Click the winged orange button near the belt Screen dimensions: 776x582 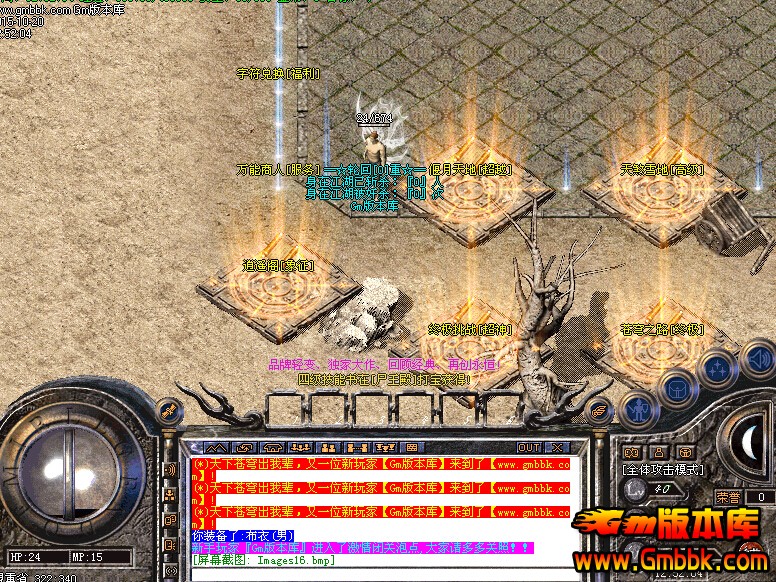tap(598, 408)
